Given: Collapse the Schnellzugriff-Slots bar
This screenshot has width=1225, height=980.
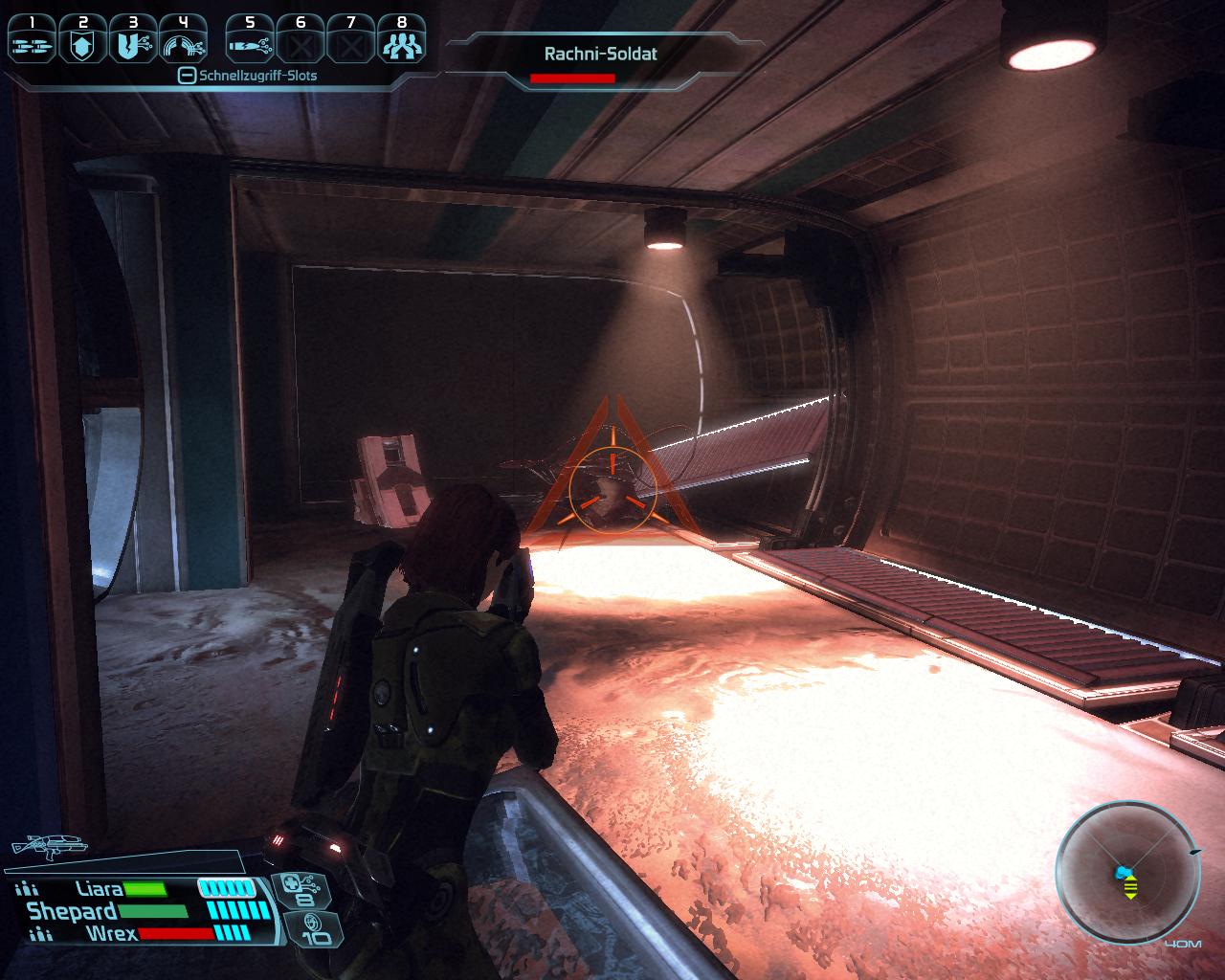Looking at the screenshot, I should (x=188, y=76).
